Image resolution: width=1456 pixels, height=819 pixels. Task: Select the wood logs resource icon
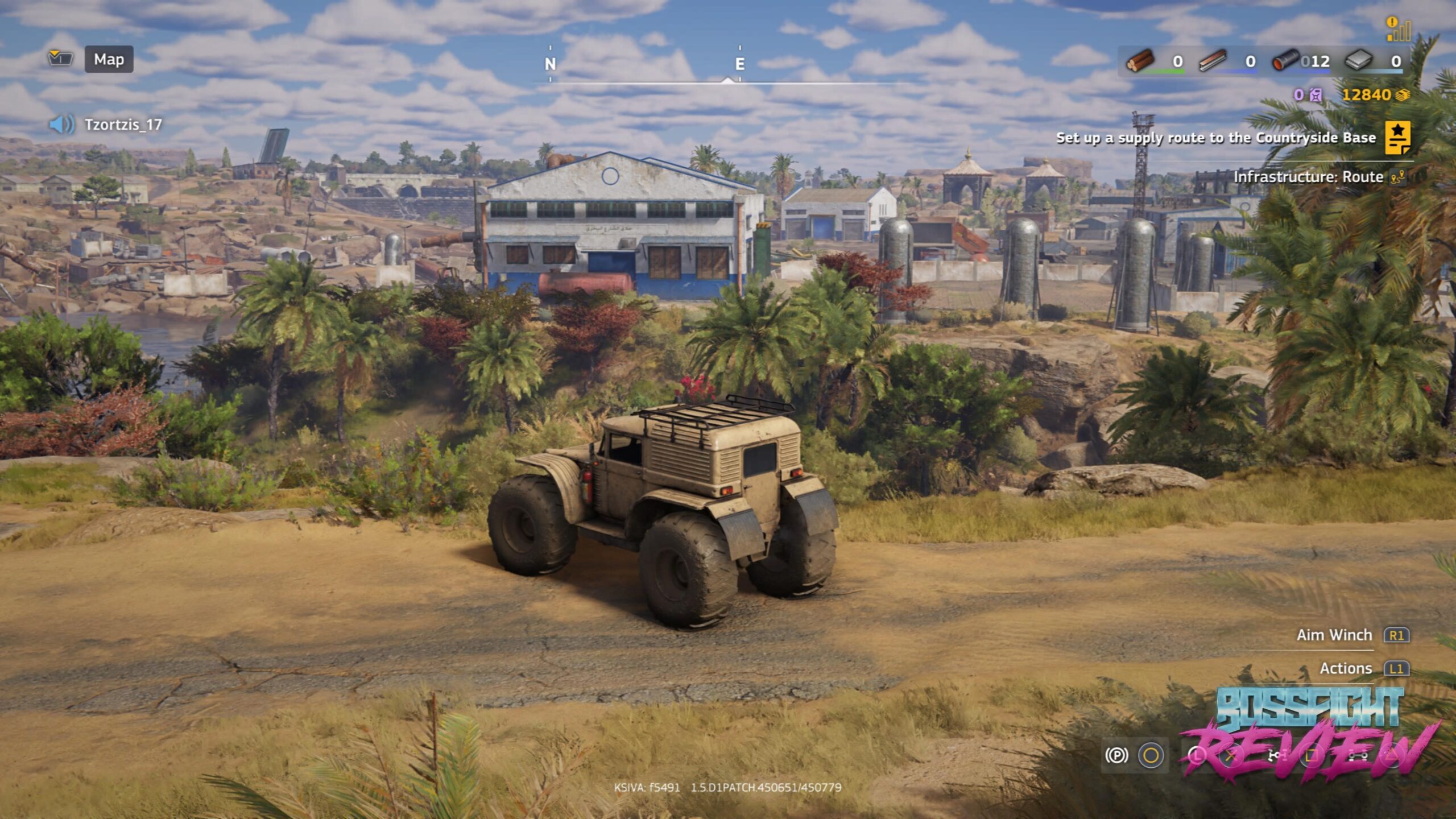tap(1140, 61)
